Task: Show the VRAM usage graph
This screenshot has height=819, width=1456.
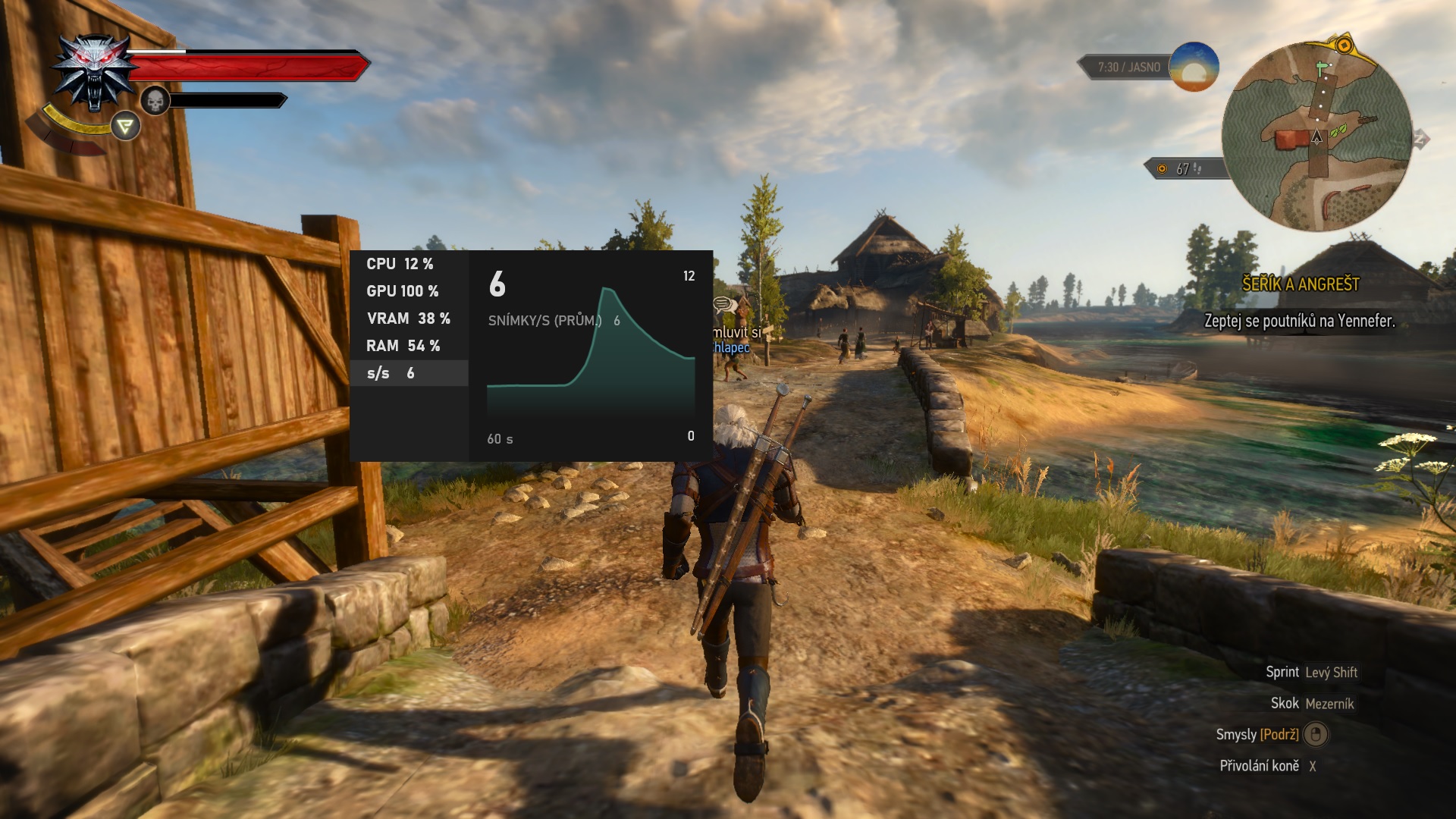Action: [x=409, y=318]
